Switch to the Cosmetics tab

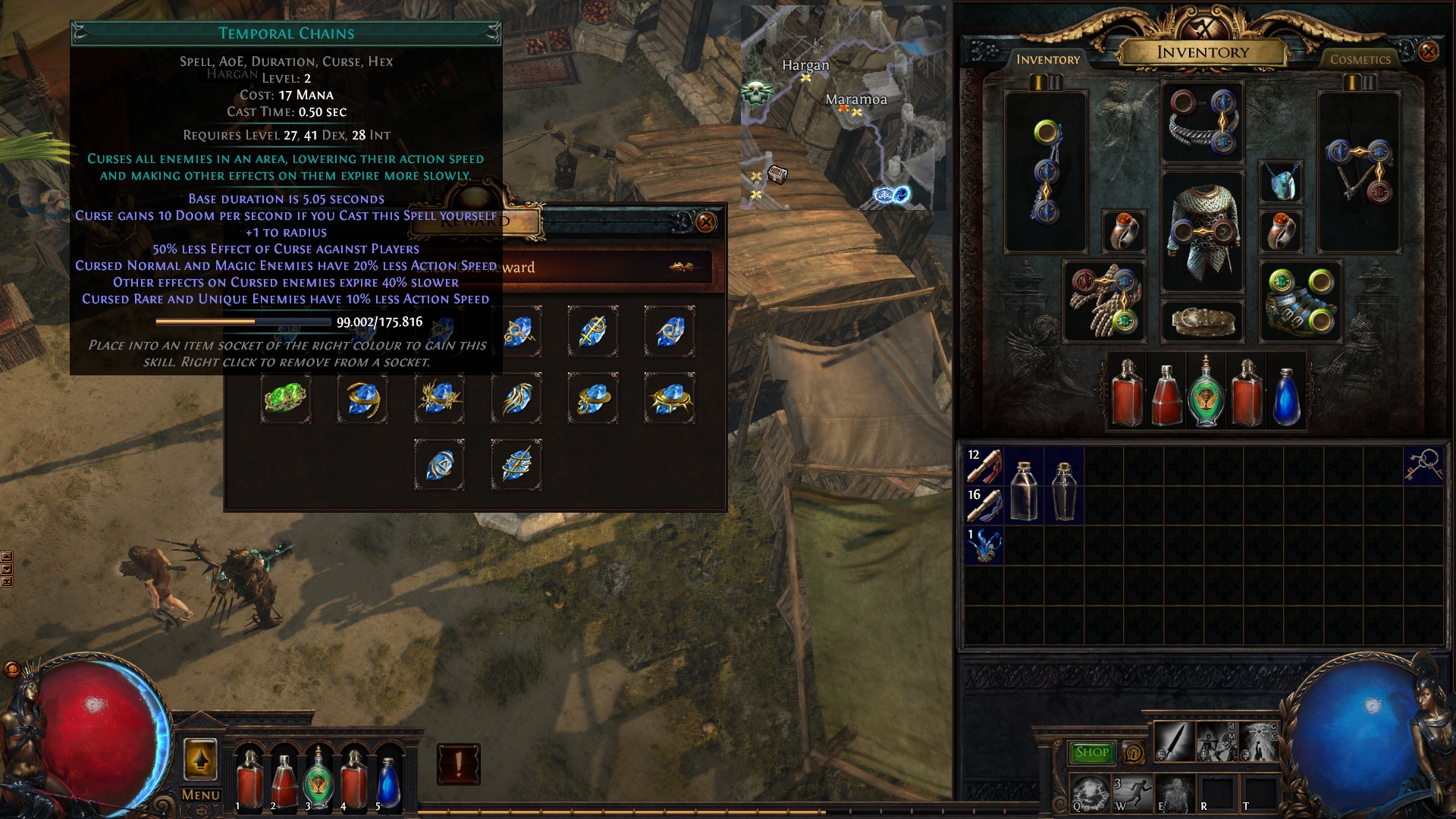pos(1360,58)
